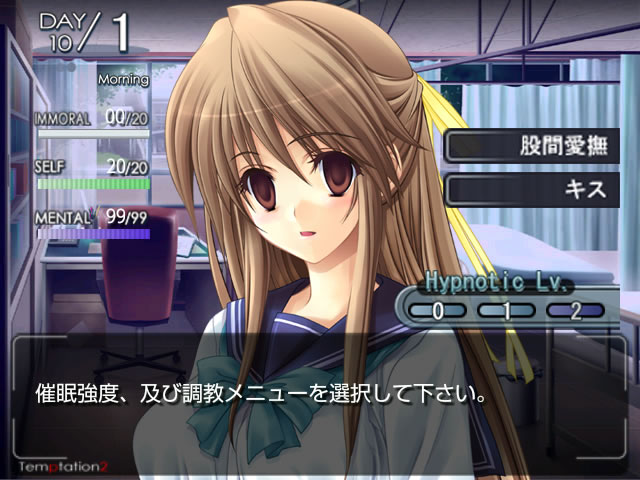
Task: Set Hypnotic Lv. to 1
Action: coord(506,310)
